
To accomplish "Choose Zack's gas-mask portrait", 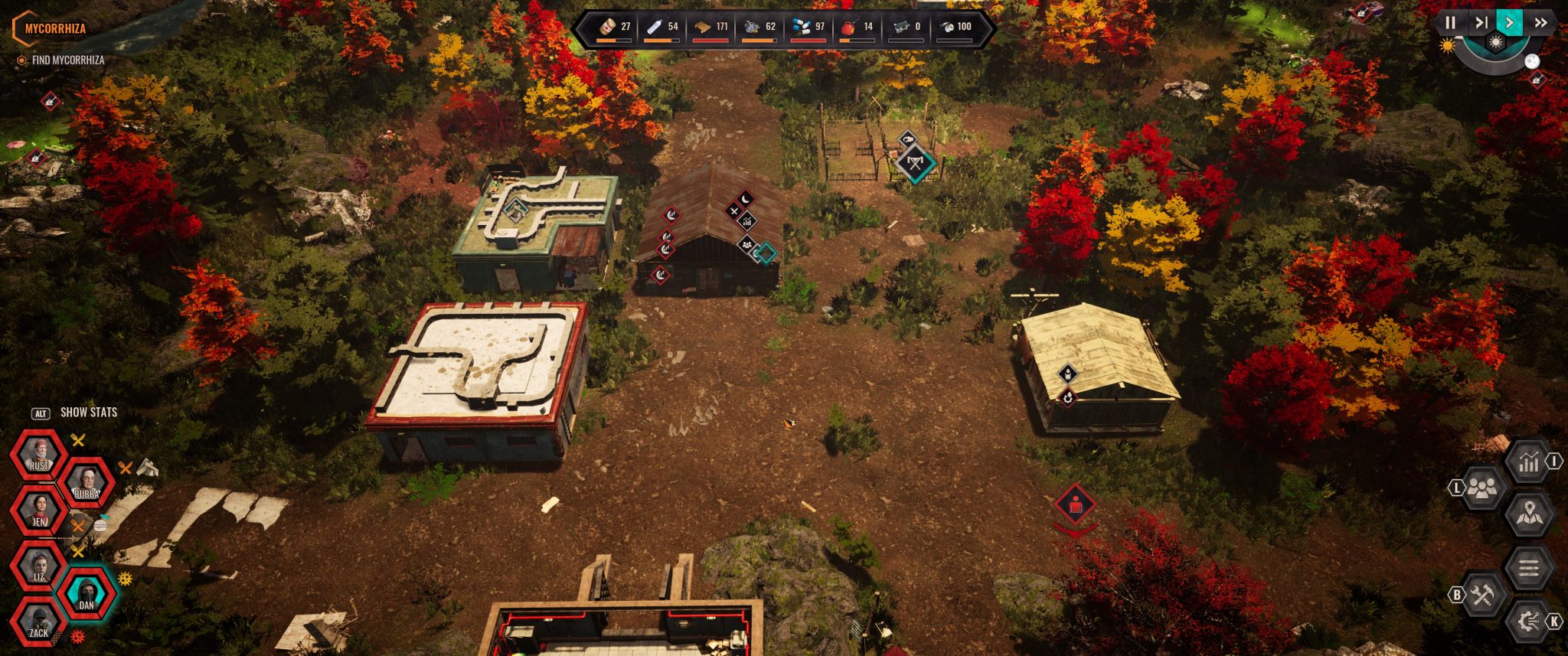I will [x=38, y=623].
